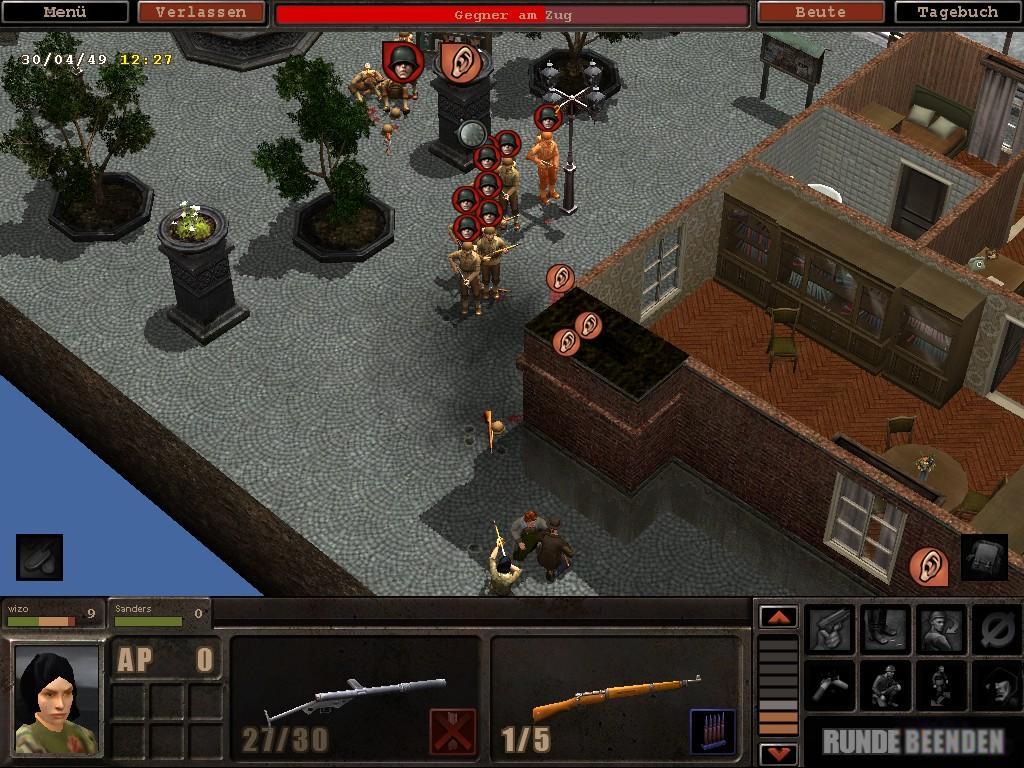Image resolution: width=1024 pixels, height=768 pixels.
Task: End the turn with Runde Beenden
Action: 913,741
